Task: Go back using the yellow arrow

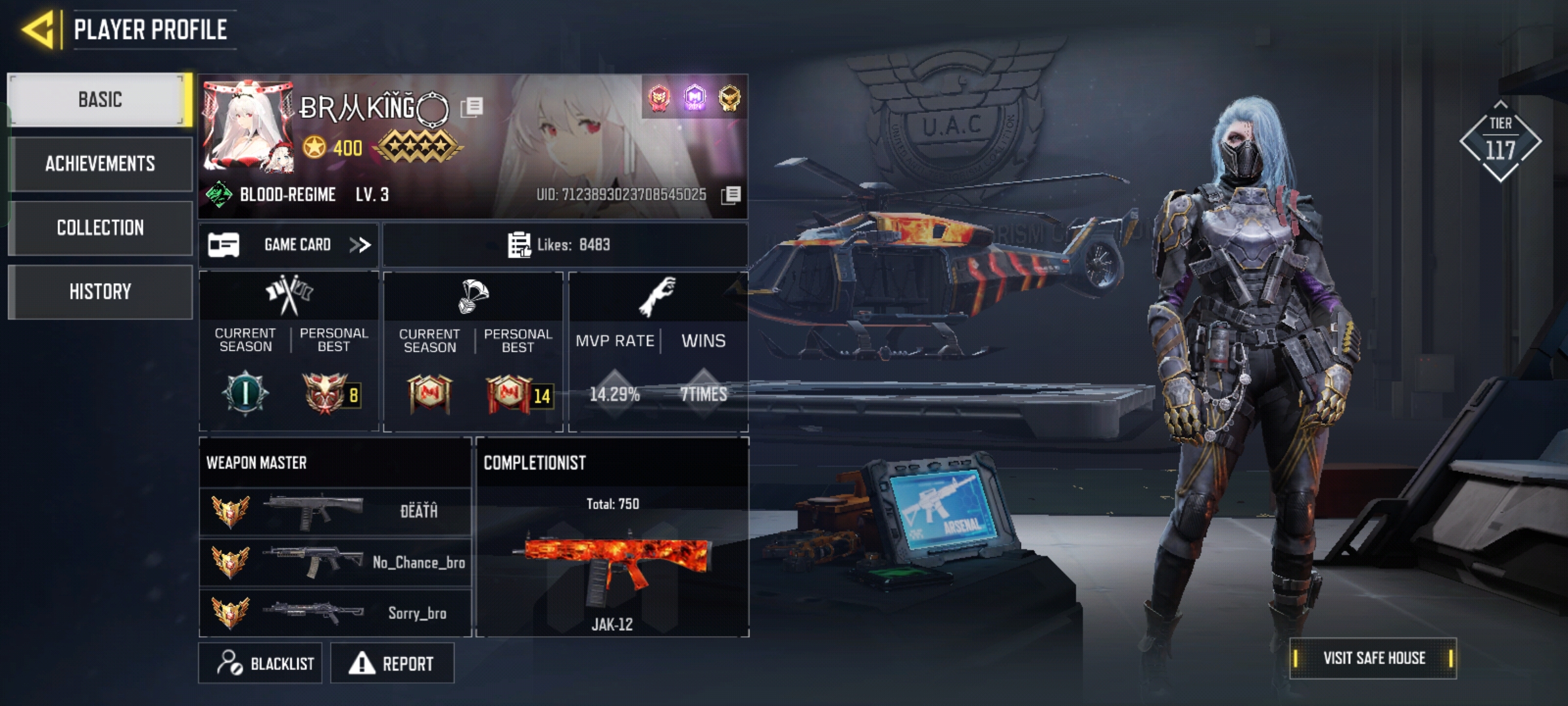Action: (x=39, y=29)
